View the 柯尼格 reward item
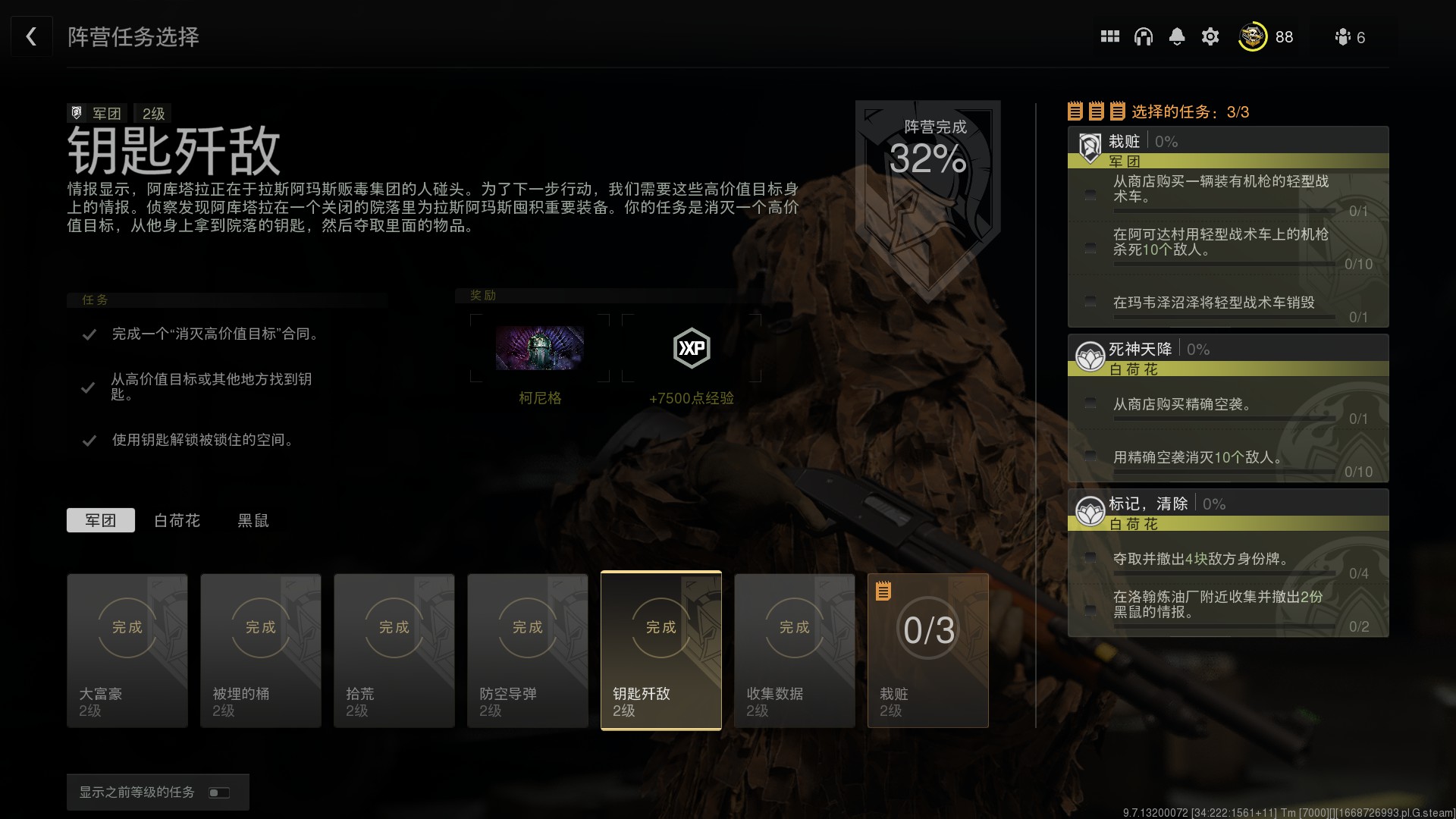 click(x=540, y=349)
